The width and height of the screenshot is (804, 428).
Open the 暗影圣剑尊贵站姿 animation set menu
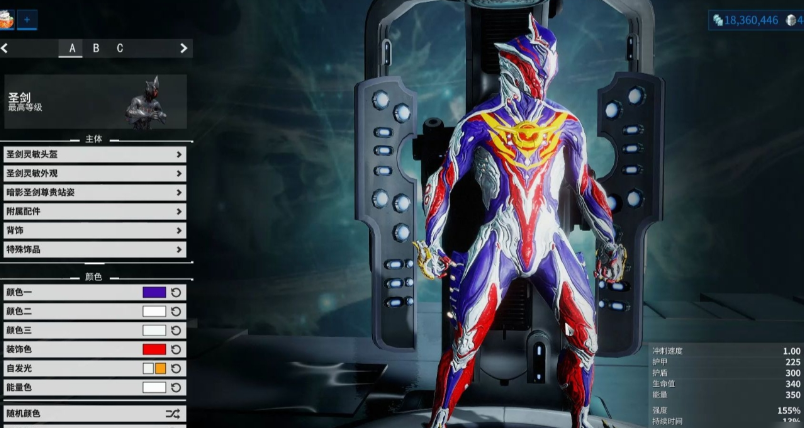point(94,192)
